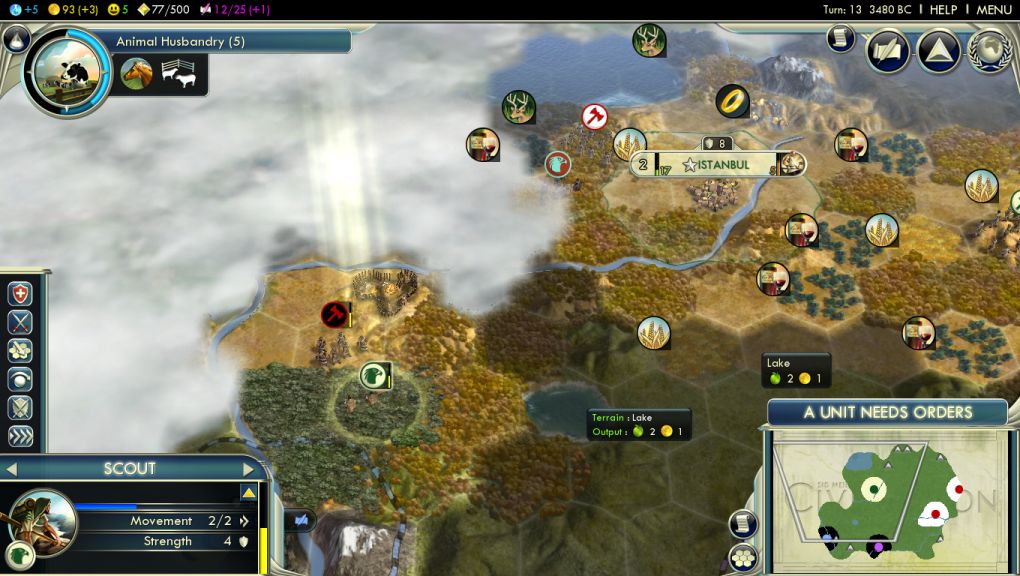Open the HELP Civilopedia link
Image resolution: width=1020 pixels, height=576 pixels.
point(943,9)
